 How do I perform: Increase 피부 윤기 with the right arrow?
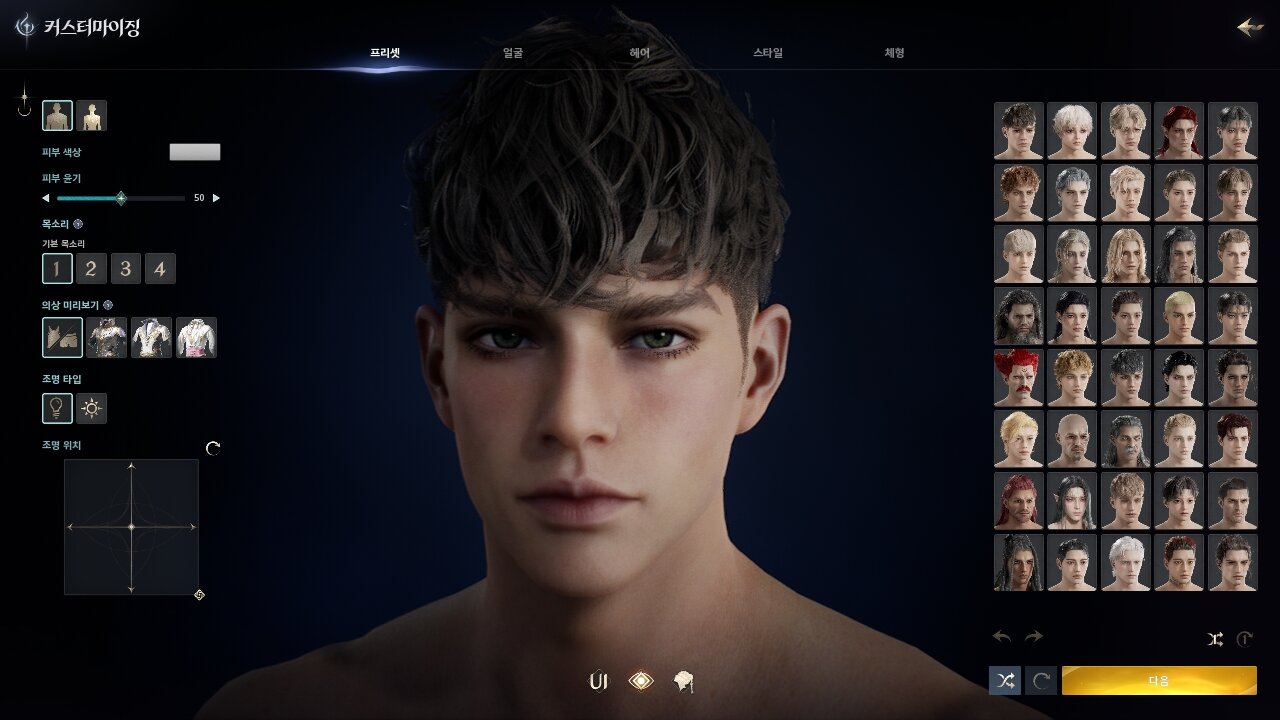click(216, 198)
